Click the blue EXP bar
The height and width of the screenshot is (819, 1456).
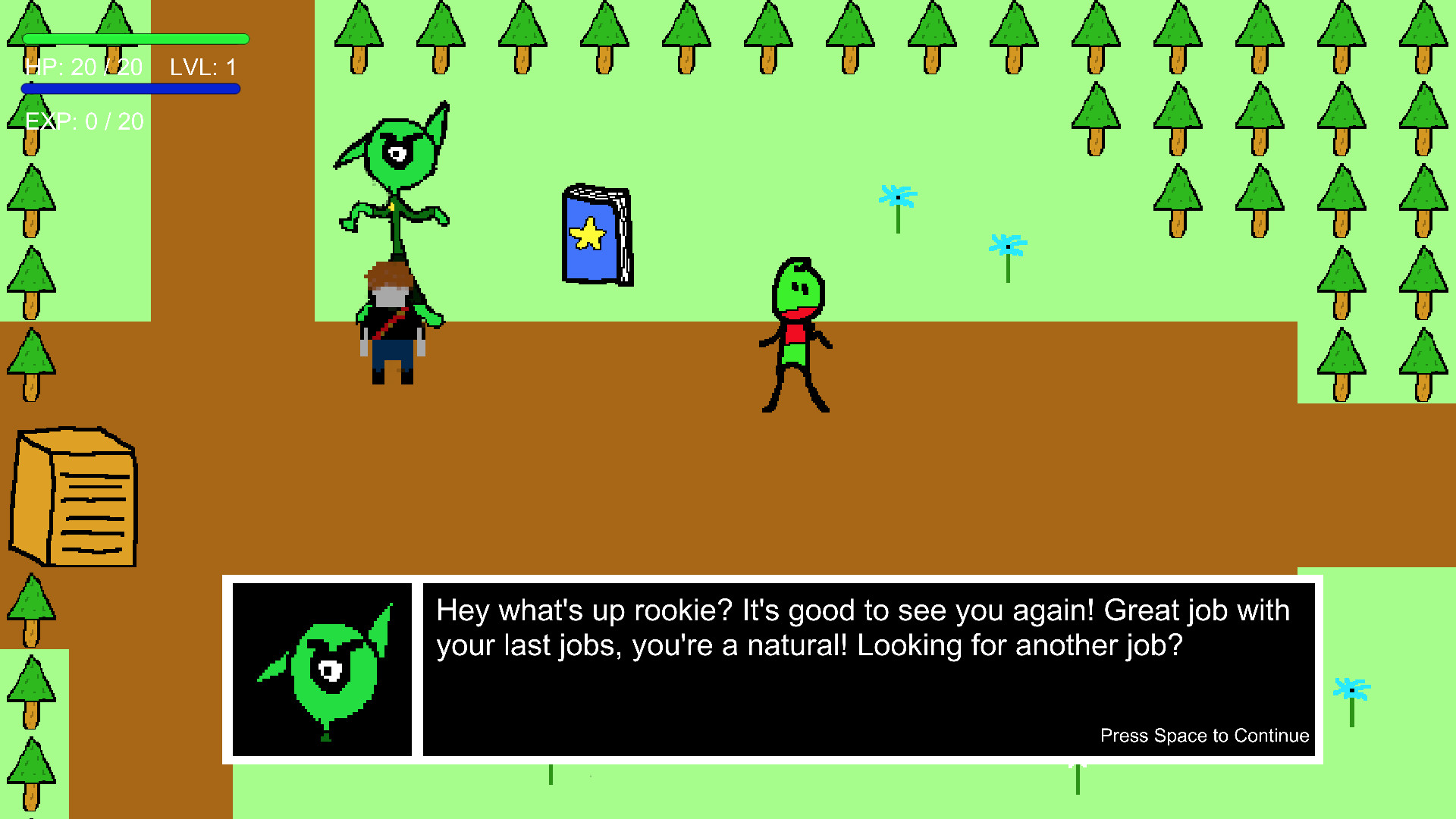129,89
